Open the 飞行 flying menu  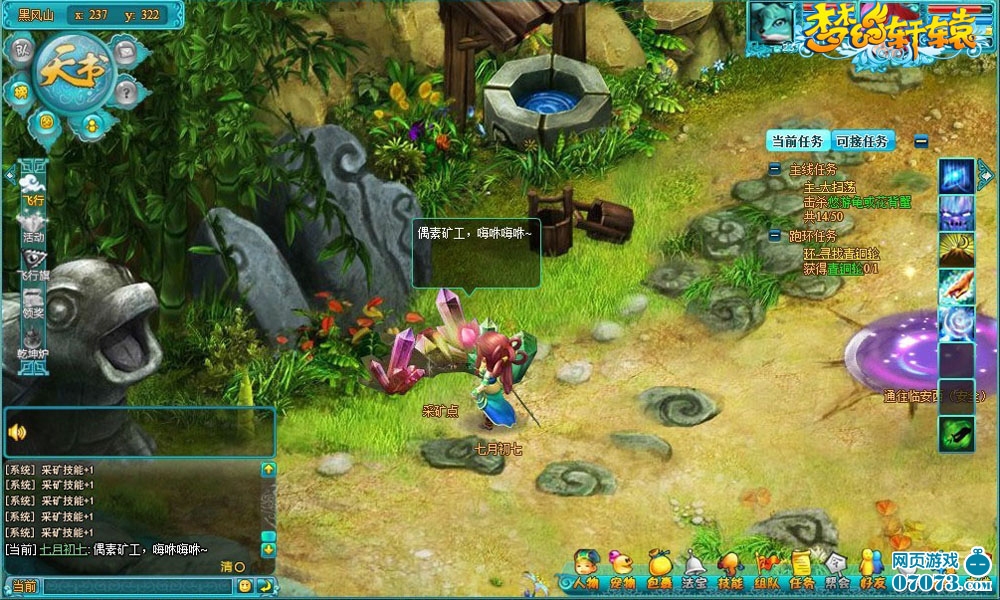pos(33,187)
